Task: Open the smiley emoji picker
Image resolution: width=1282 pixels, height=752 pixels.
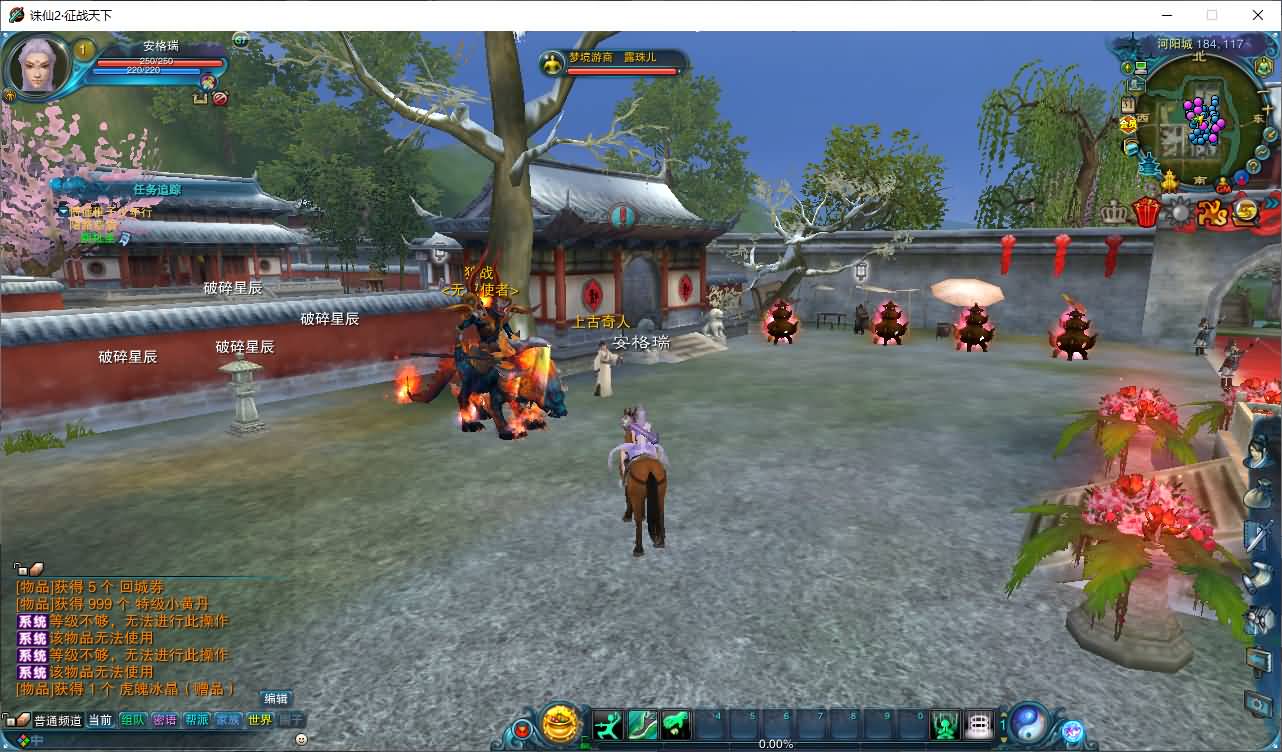Action: point(301,739)
